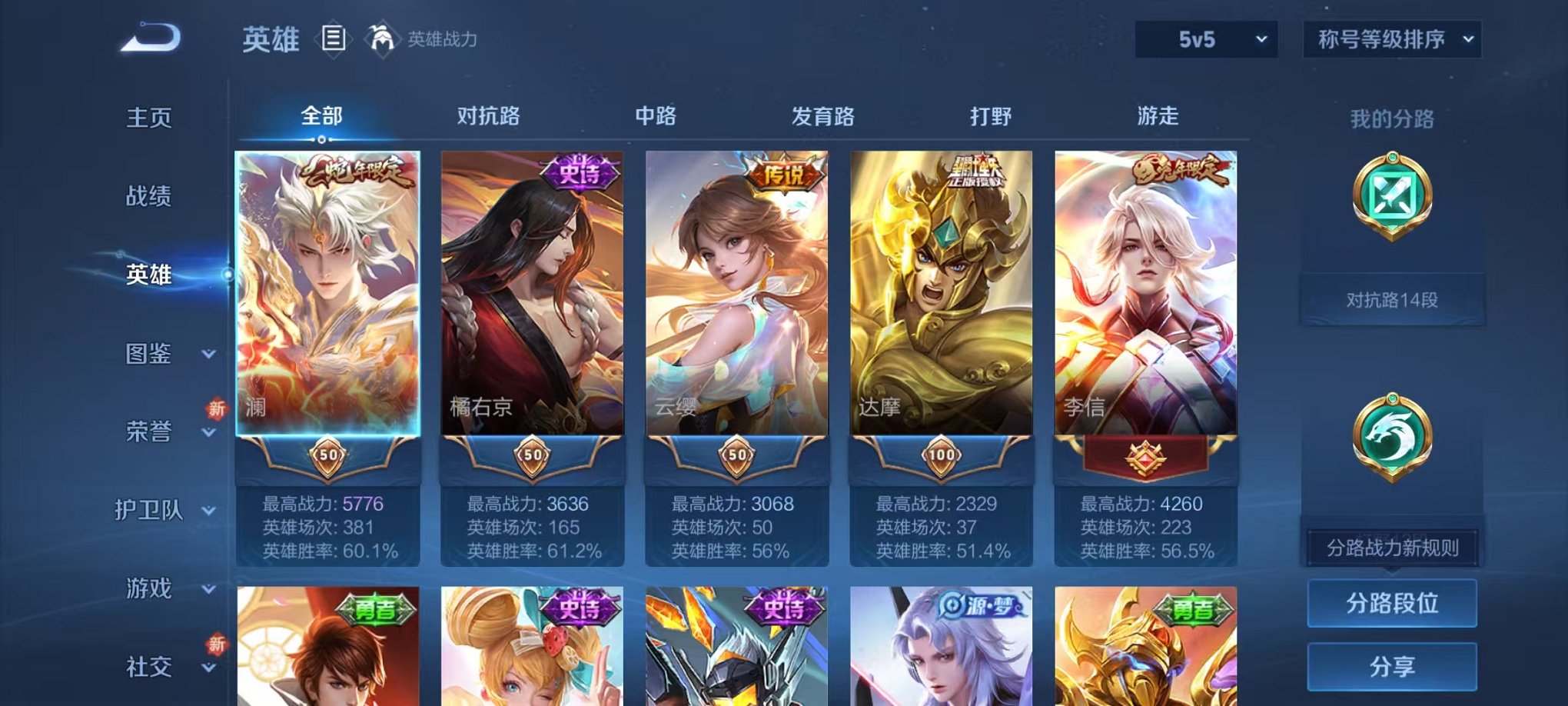
Task: Open the 5v5 game mode dropdown
Action: [x=1207, y=37]
